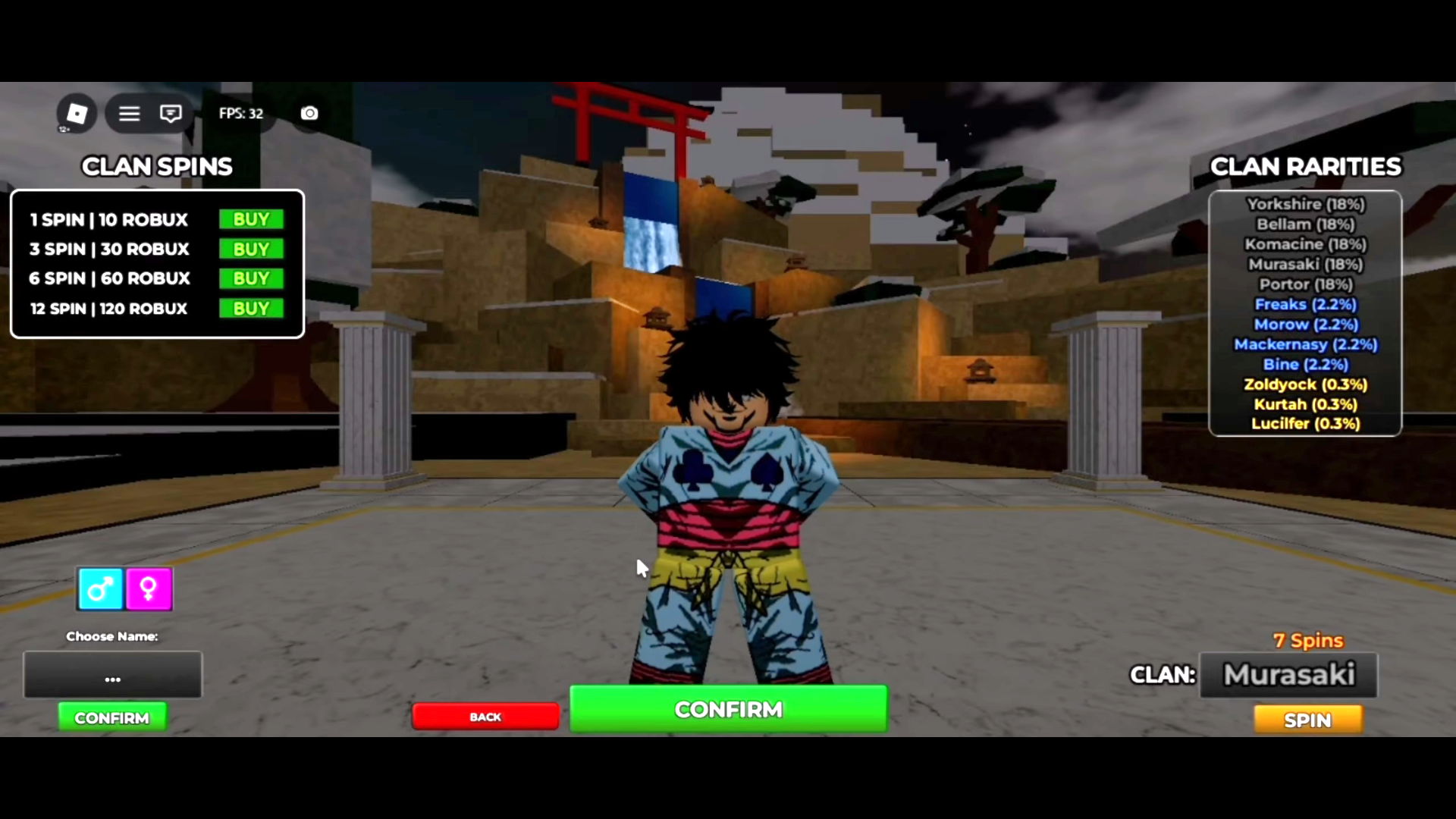This screenshot has width=1456, height=819.
Task: Open the in-game chat bubble icon
Action: pyautogui.click(x=171, y=113)
